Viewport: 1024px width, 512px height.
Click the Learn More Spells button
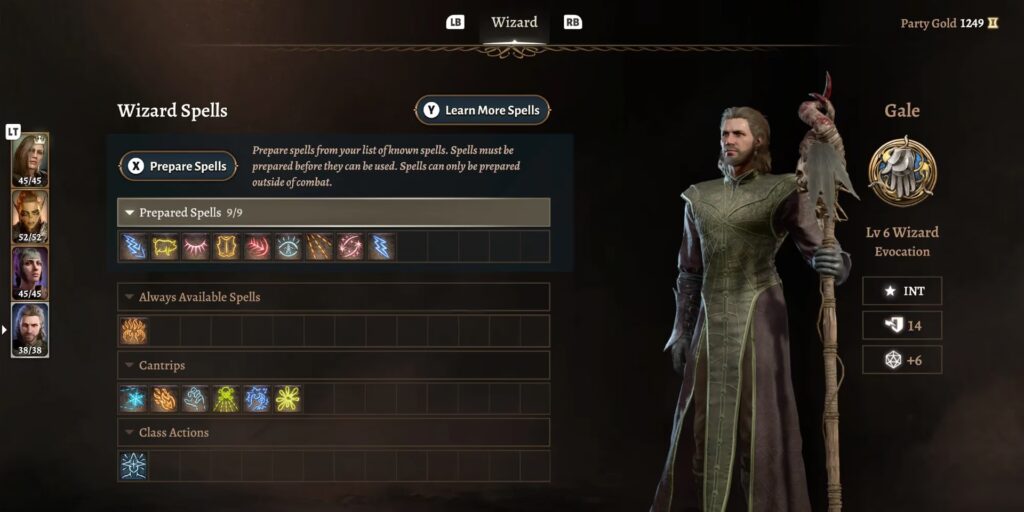[482, 110]
